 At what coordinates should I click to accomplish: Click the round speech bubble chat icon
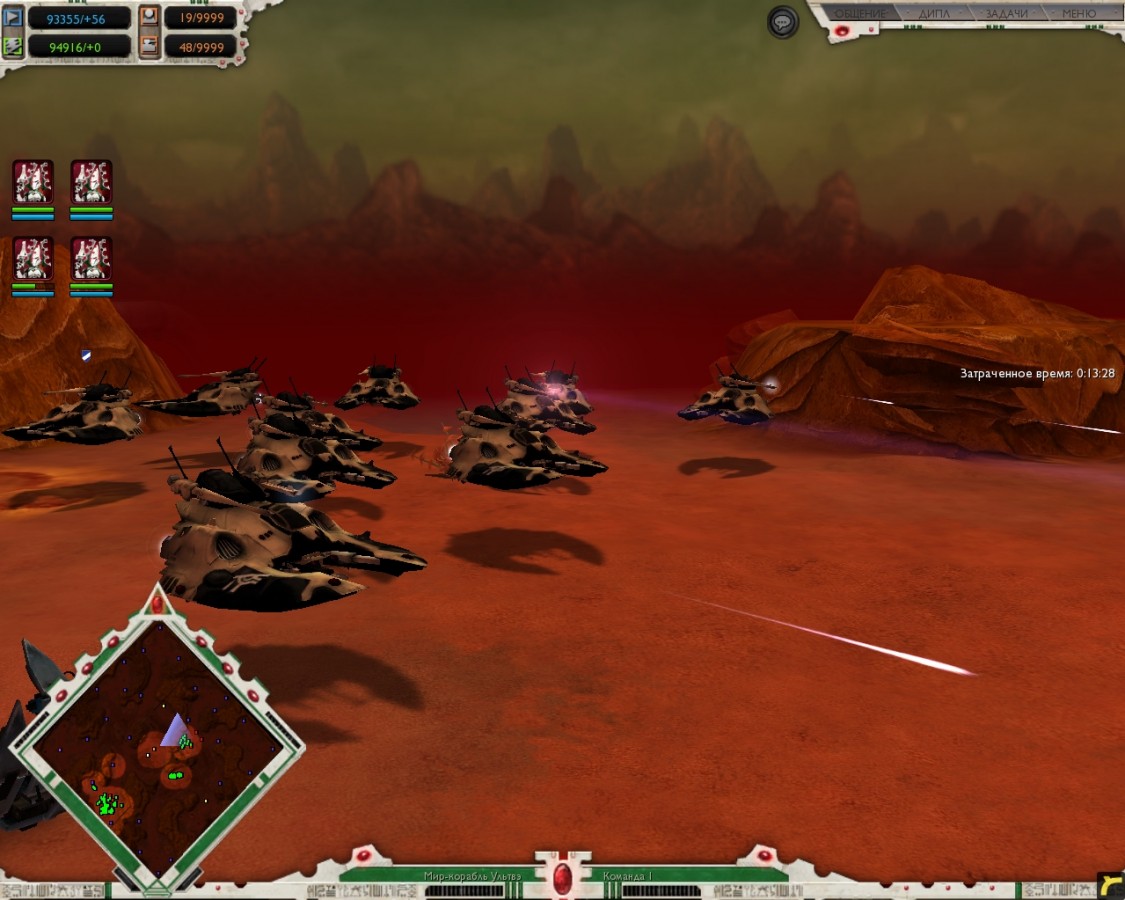click(783, 22)
